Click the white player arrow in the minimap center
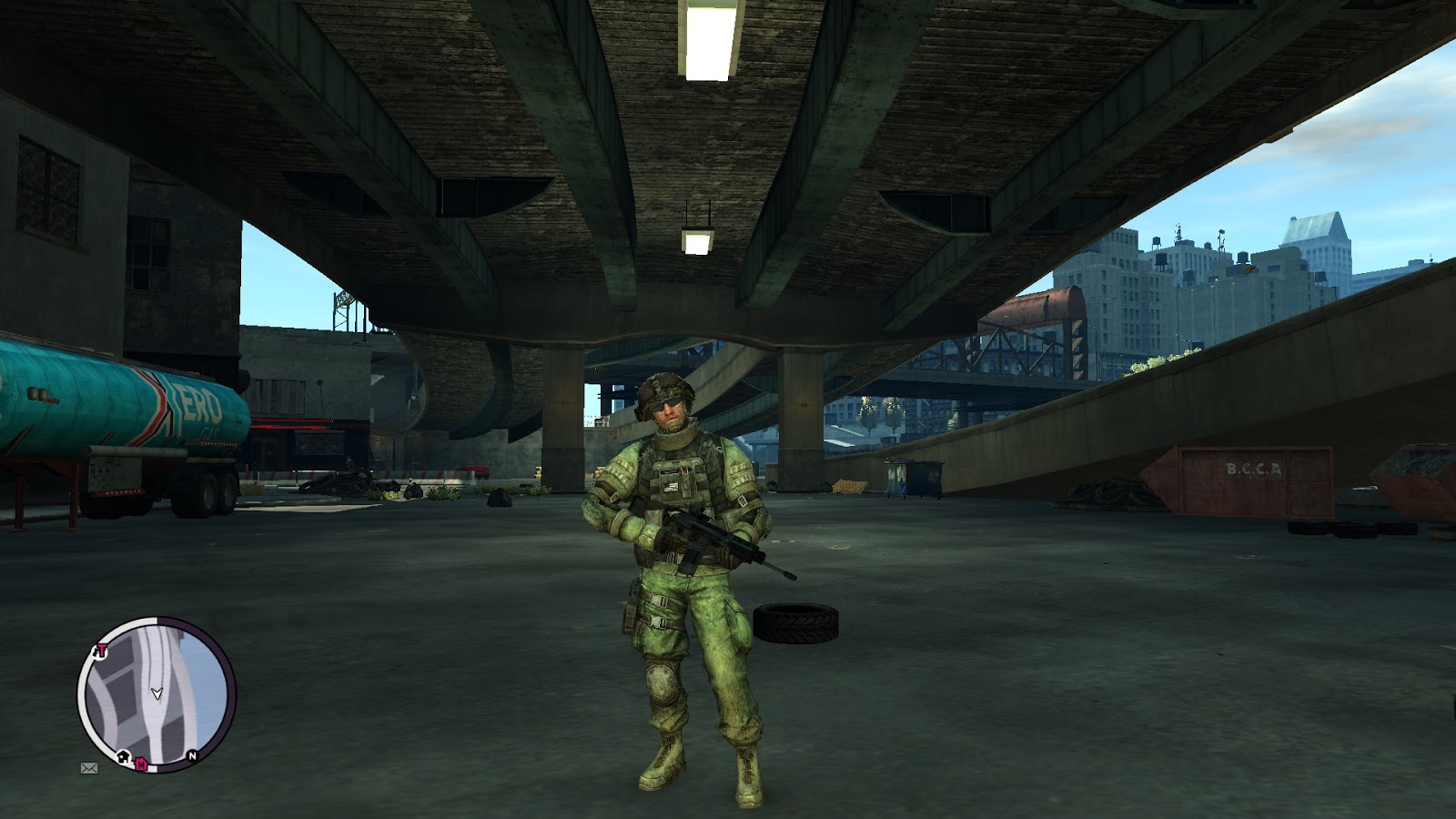Viewport: 1456px width, 819px height. click(x=157, y=694)
